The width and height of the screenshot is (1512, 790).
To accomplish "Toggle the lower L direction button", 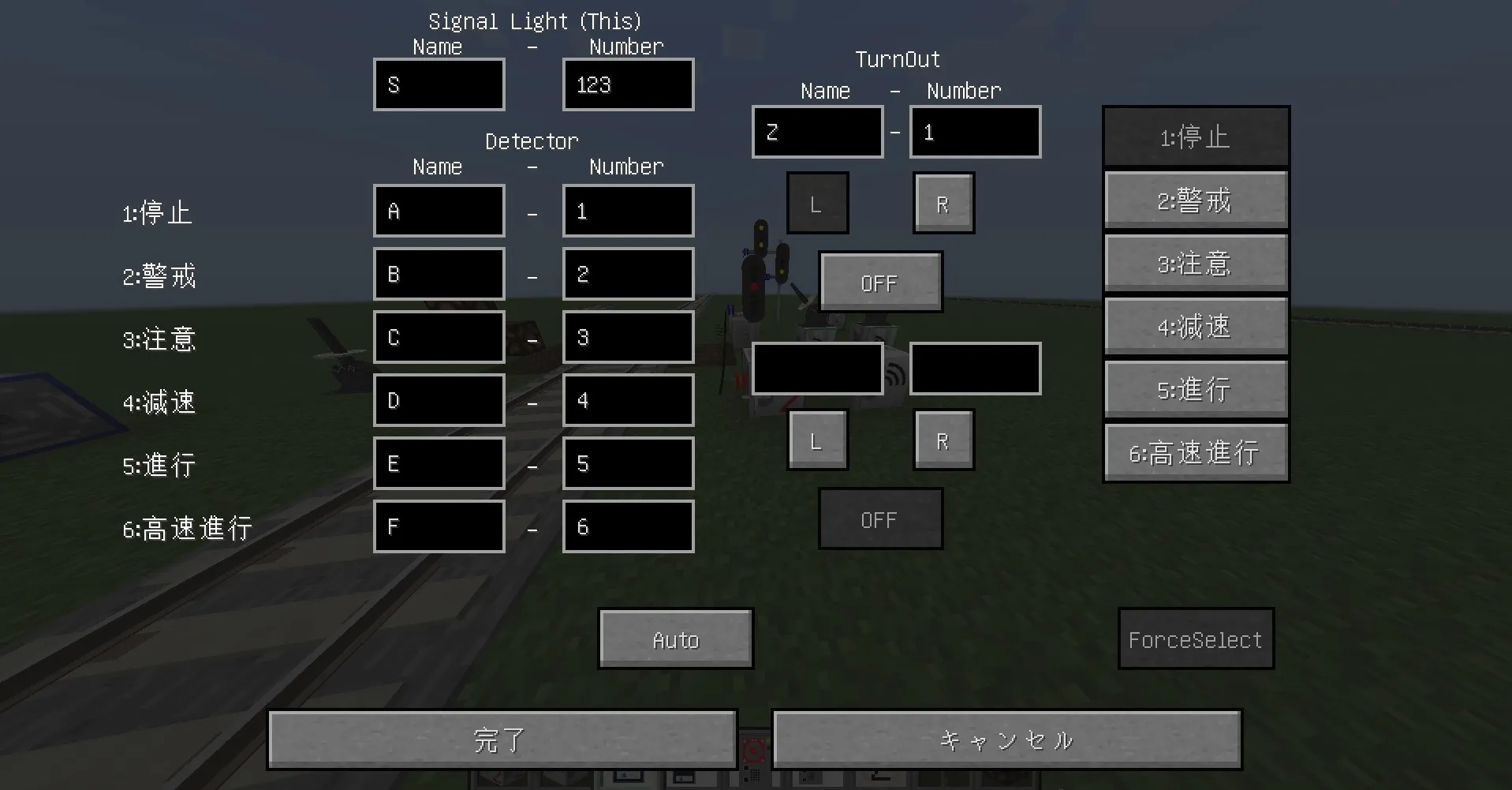I will [x=817, y=440].
